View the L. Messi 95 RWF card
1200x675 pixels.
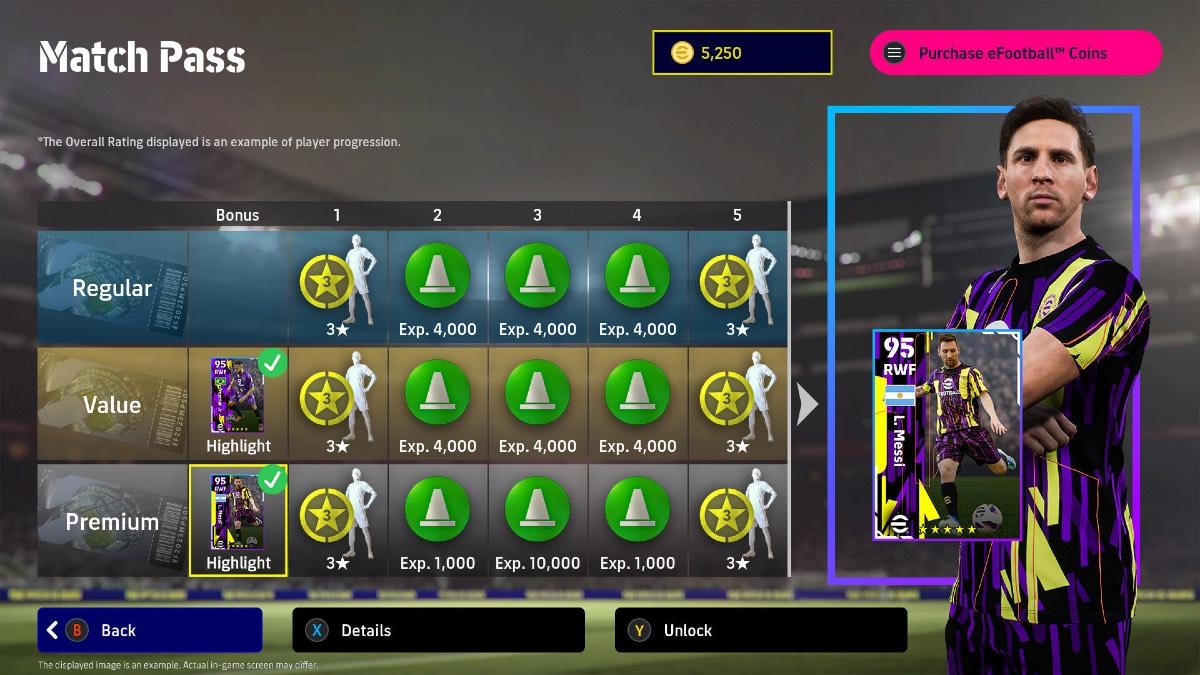[x=947, y=435]
